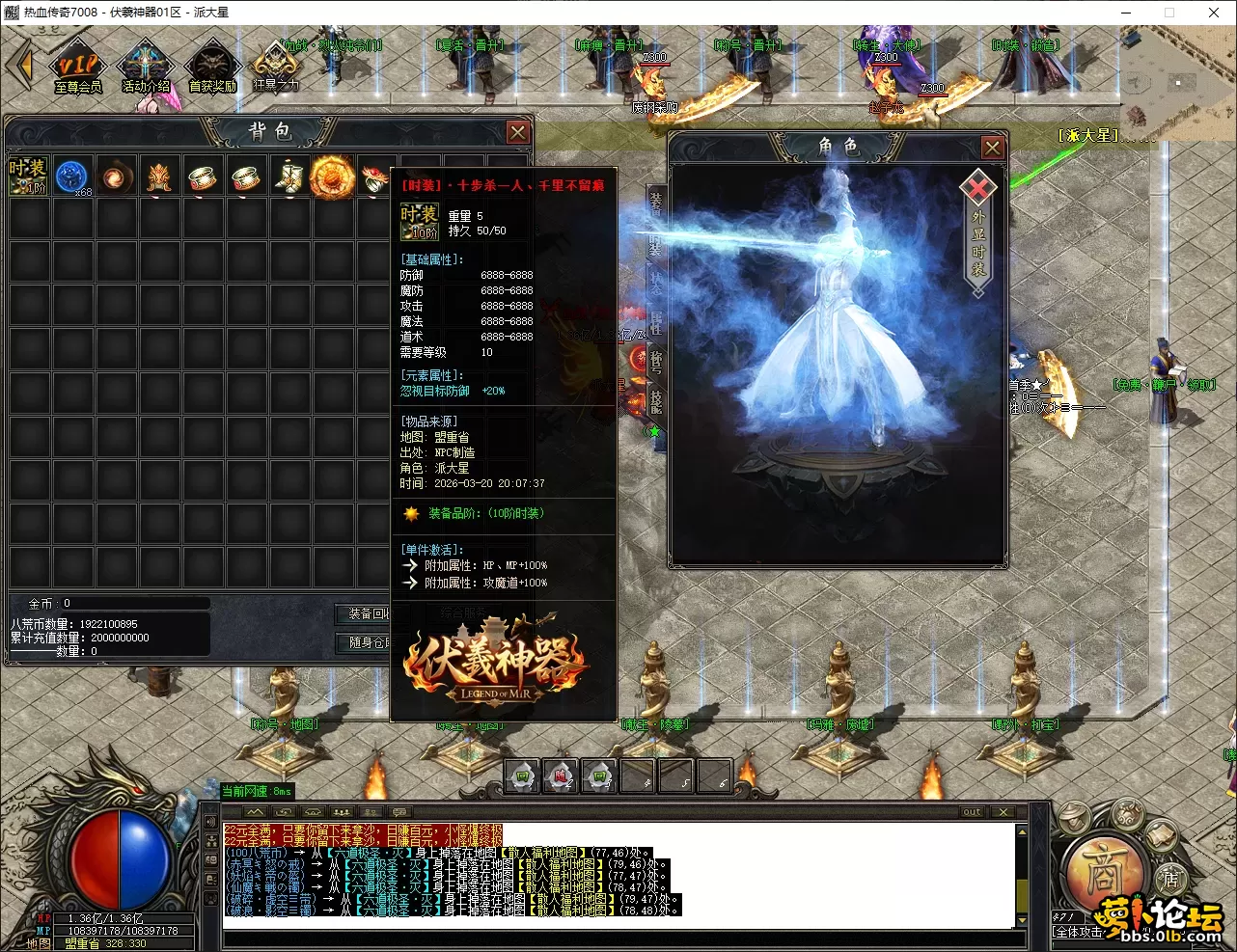Open the 随身仓库 portable warehouse
Screen dimensions: 1237x952
(x=367, y=642)
